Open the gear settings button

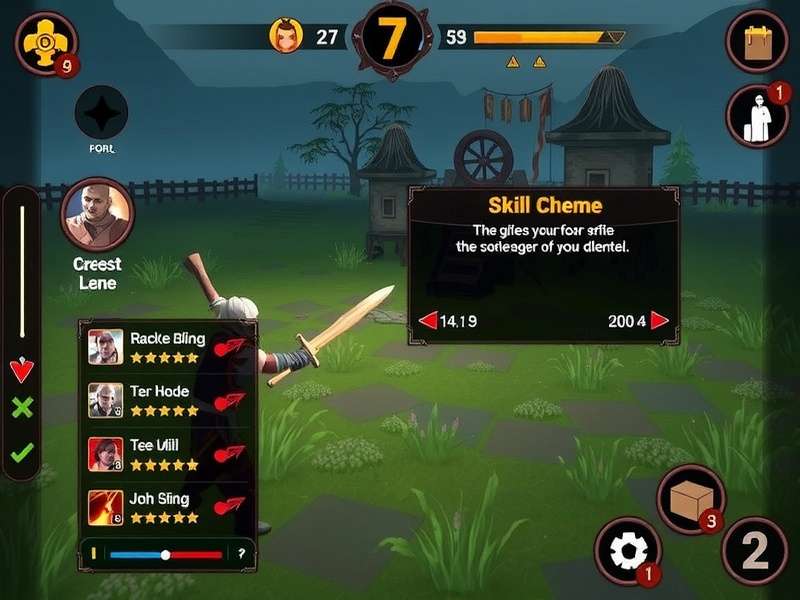click(x=627, y=551)
